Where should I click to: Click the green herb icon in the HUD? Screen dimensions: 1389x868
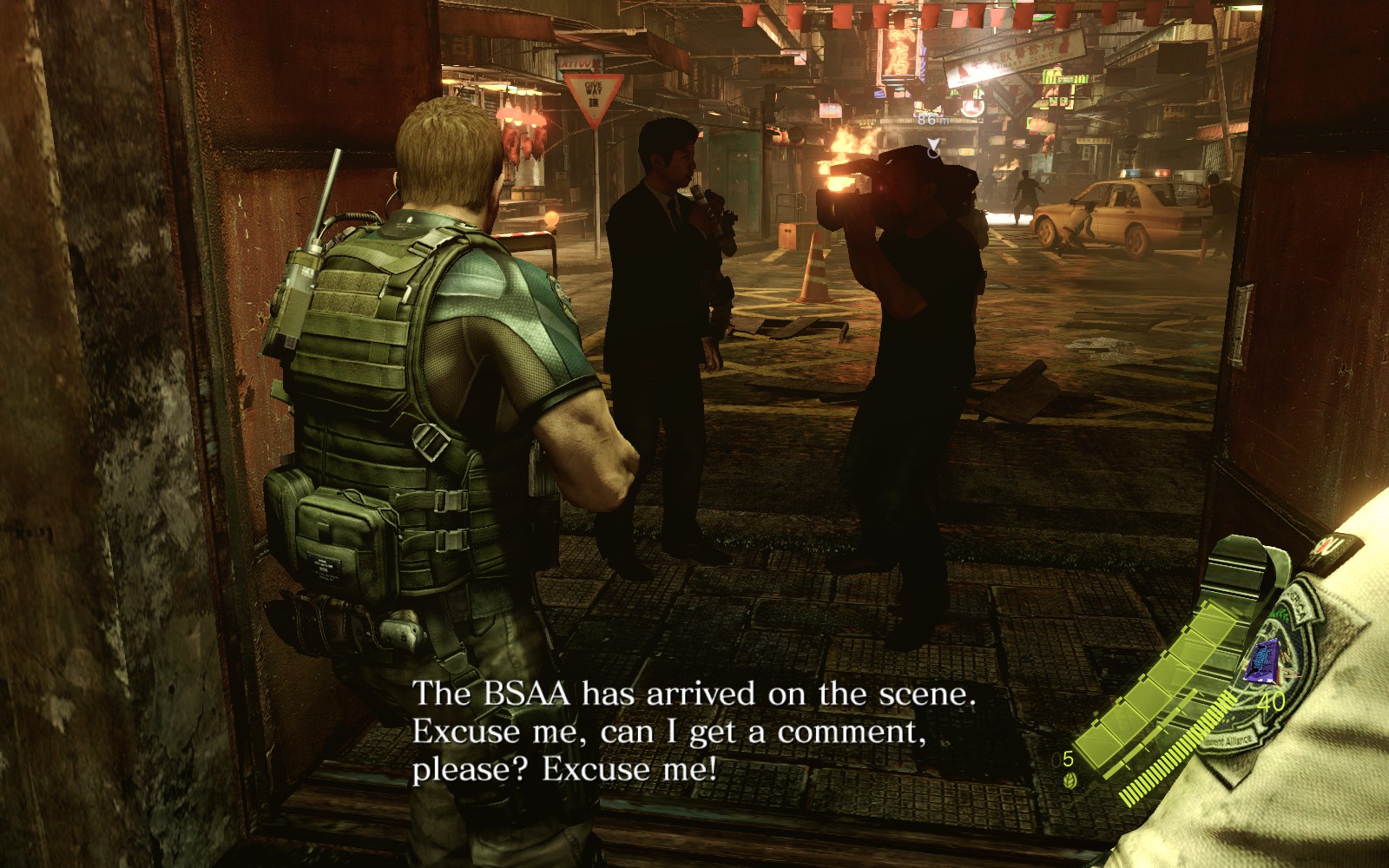pos(1069,780)
